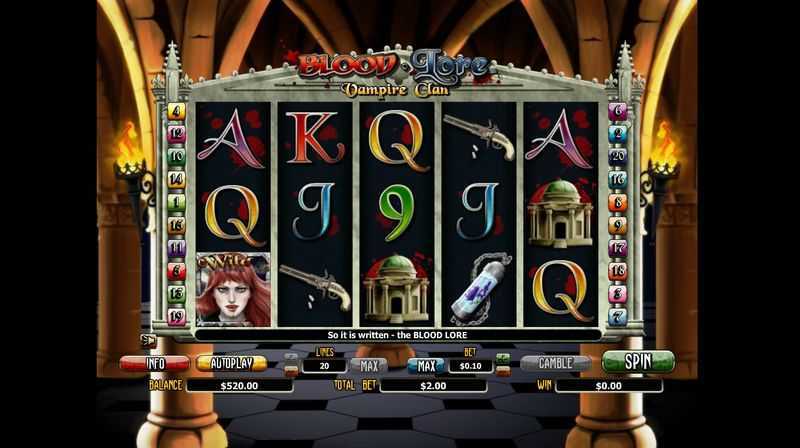
Task: Start AUTOPLAY mode
Action: coord(231,363)
